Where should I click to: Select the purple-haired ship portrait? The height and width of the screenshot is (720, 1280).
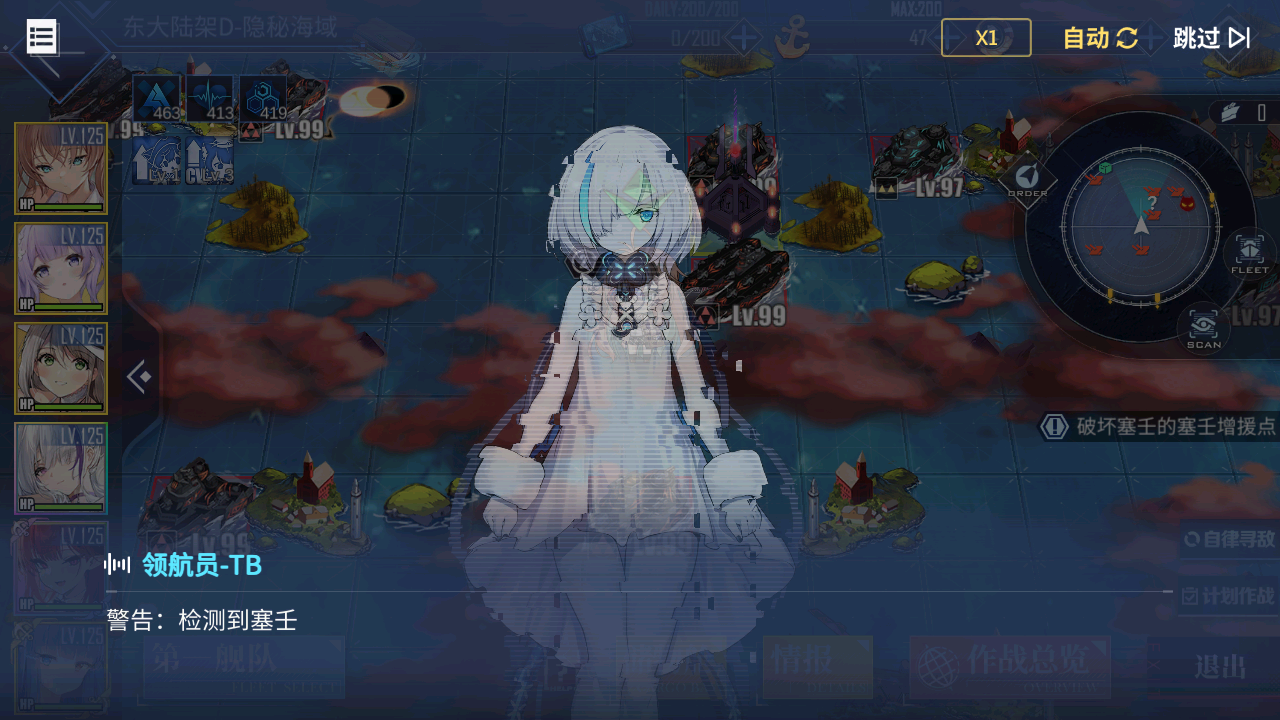point(61,268)
